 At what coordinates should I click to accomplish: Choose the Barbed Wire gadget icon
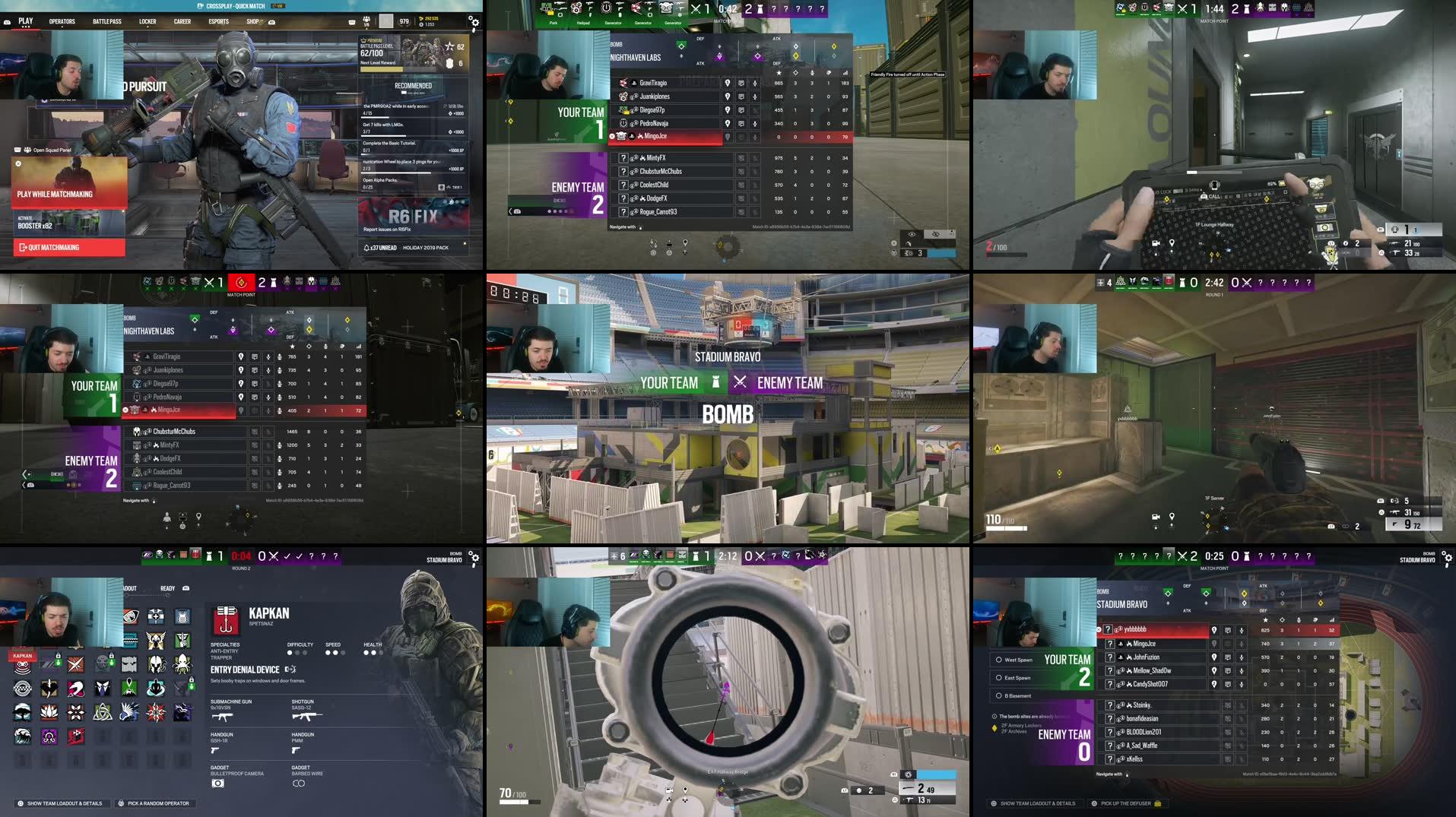tap(299, 784)
